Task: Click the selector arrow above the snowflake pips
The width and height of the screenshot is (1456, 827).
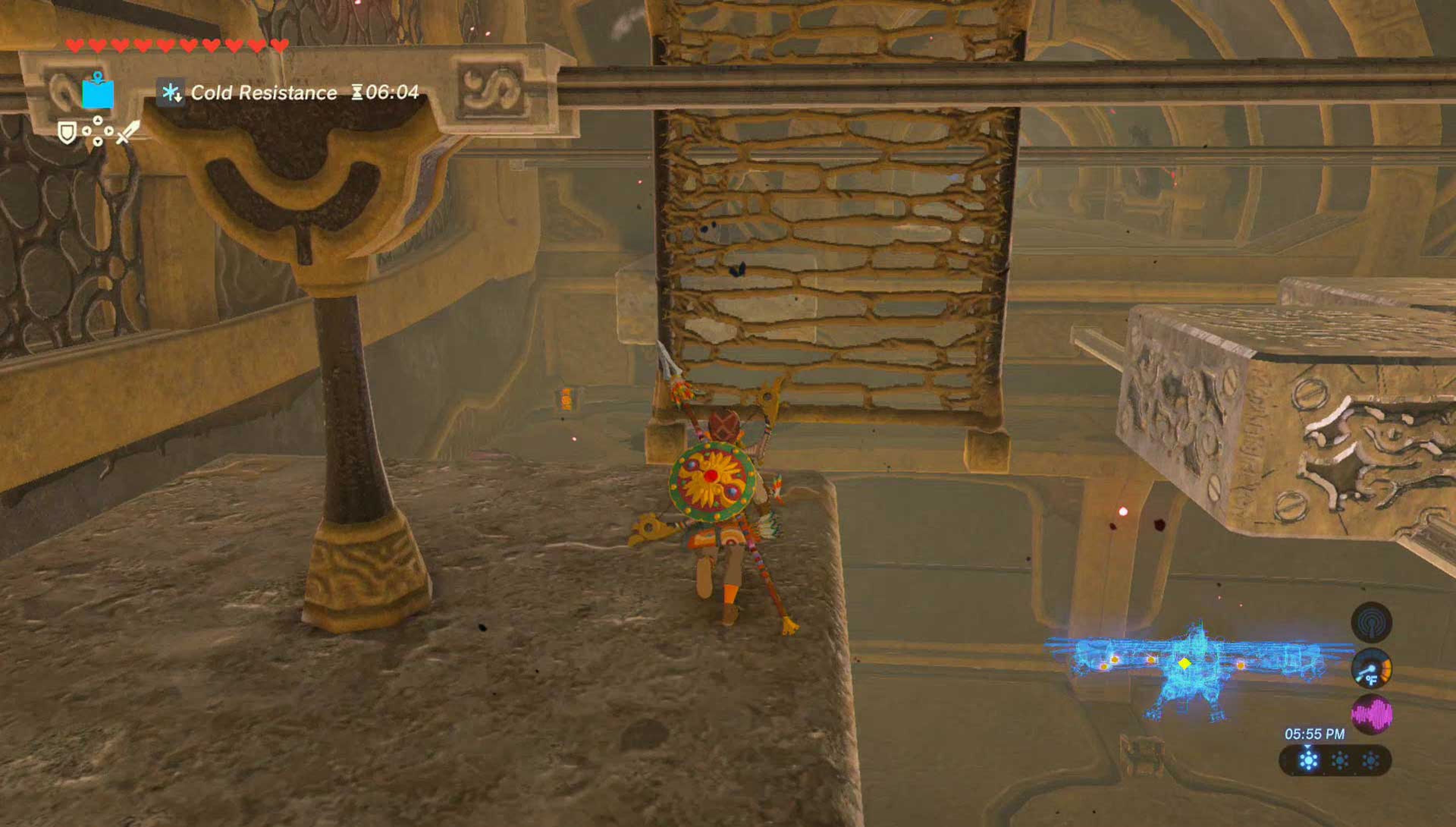Action: (x=1308, y=747)
